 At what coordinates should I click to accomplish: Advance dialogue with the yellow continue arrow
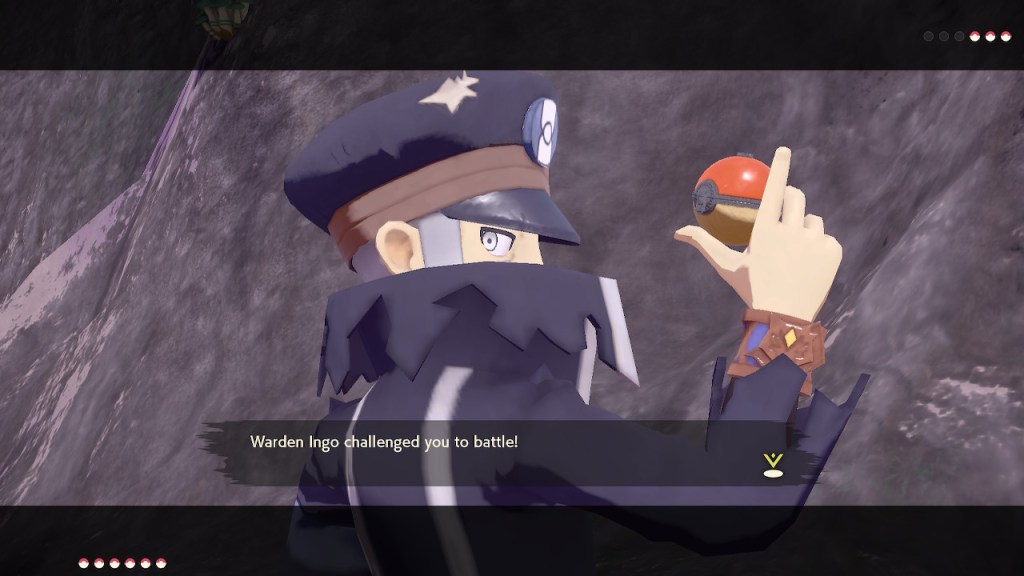771,463
